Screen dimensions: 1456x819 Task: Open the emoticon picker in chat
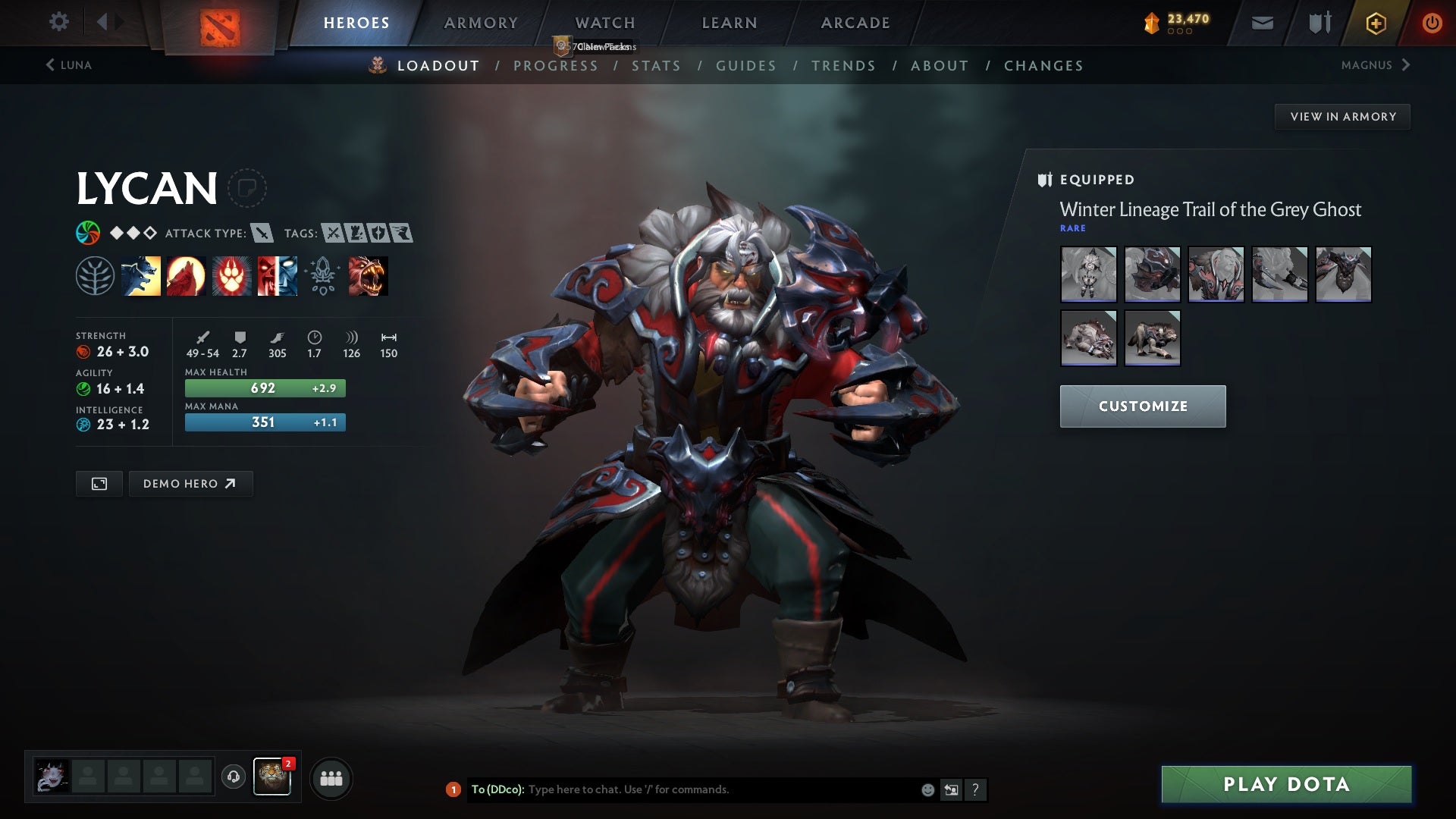pyautogui.click(x=927, y=789)
